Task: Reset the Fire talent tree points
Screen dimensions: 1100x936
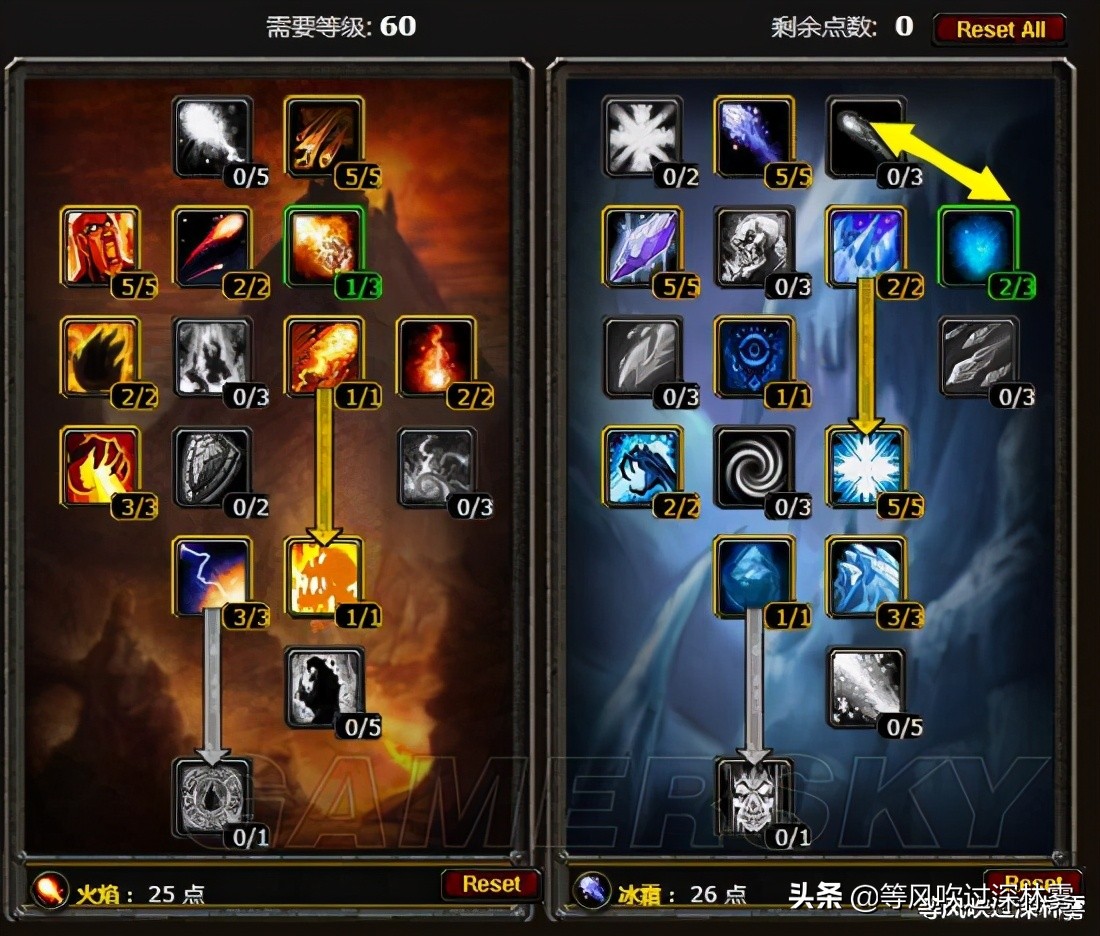Action: 490,884
